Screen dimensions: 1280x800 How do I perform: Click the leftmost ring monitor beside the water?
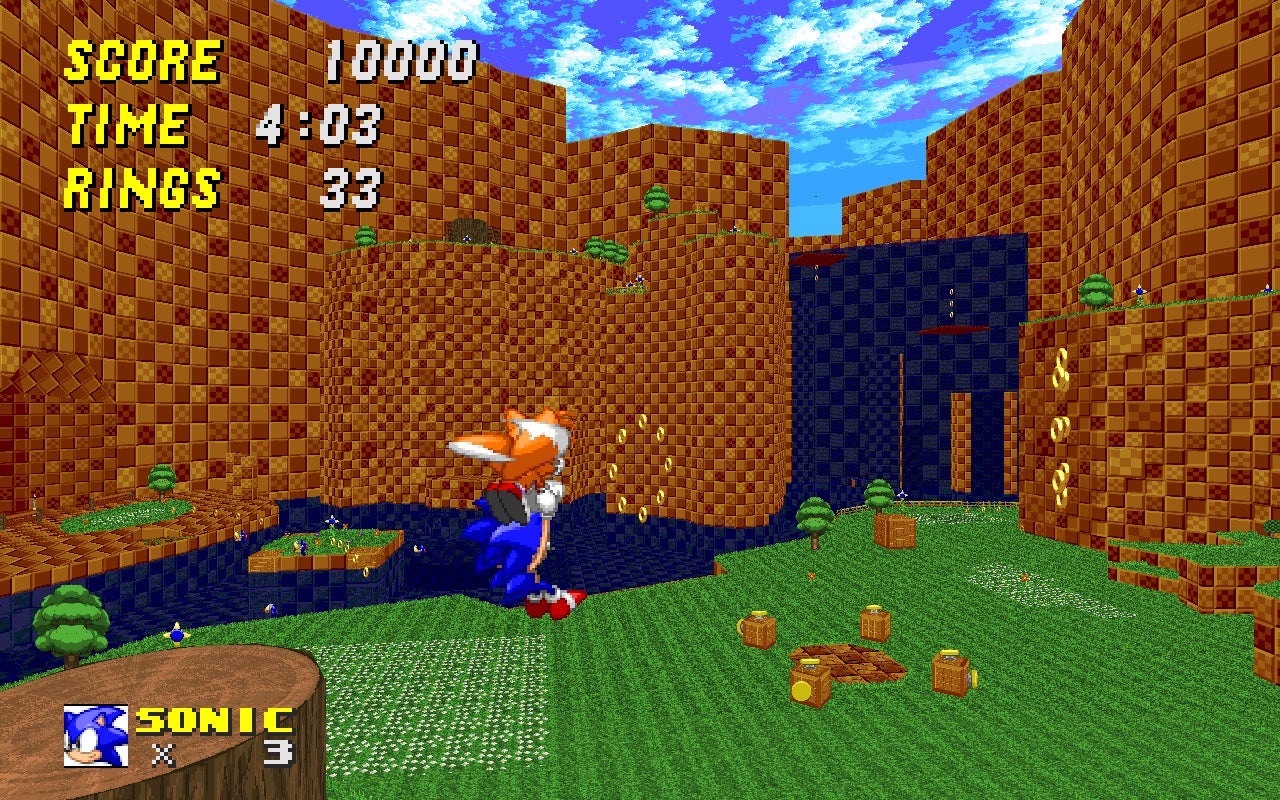[x=759, y=628]
